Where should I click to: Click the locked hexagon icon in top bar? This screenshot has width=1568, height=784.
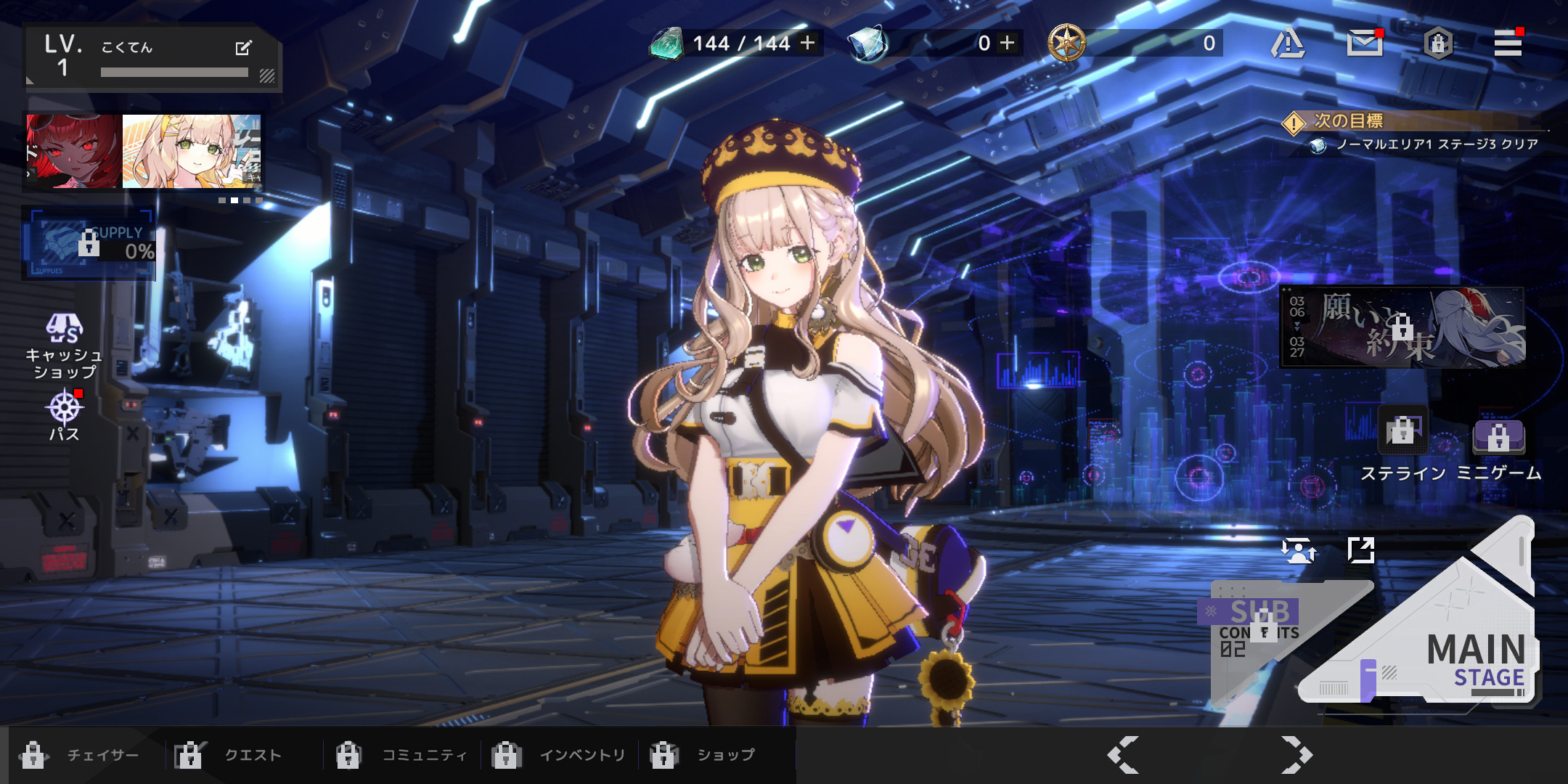1437,44
